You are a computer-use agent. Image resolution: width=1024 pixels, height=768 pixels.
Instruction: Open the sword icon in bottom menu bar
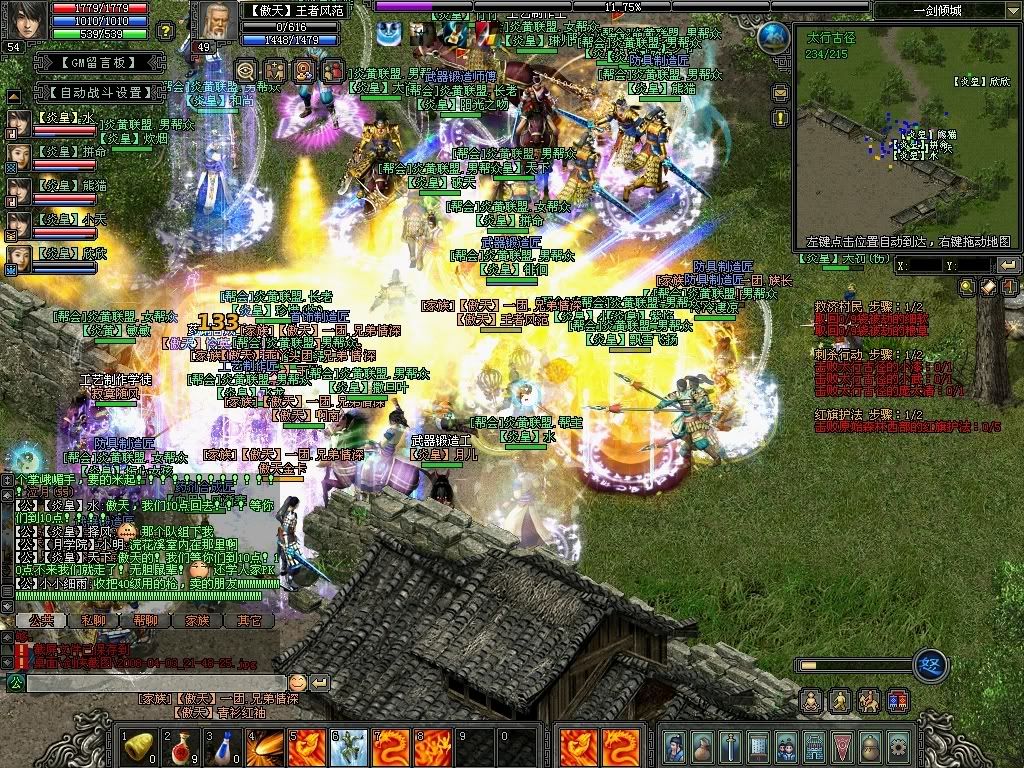(731, 746)
